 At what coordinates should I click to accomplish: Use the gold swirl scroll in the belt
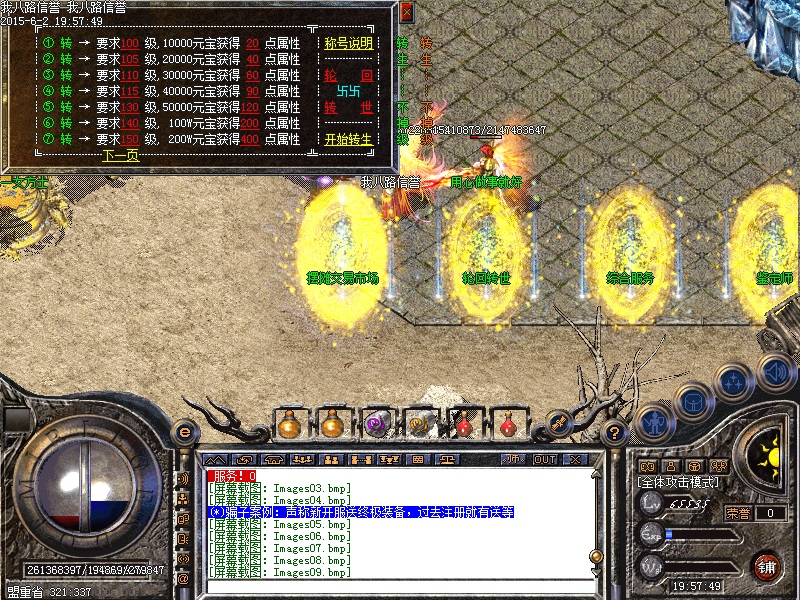coord(420,423)
